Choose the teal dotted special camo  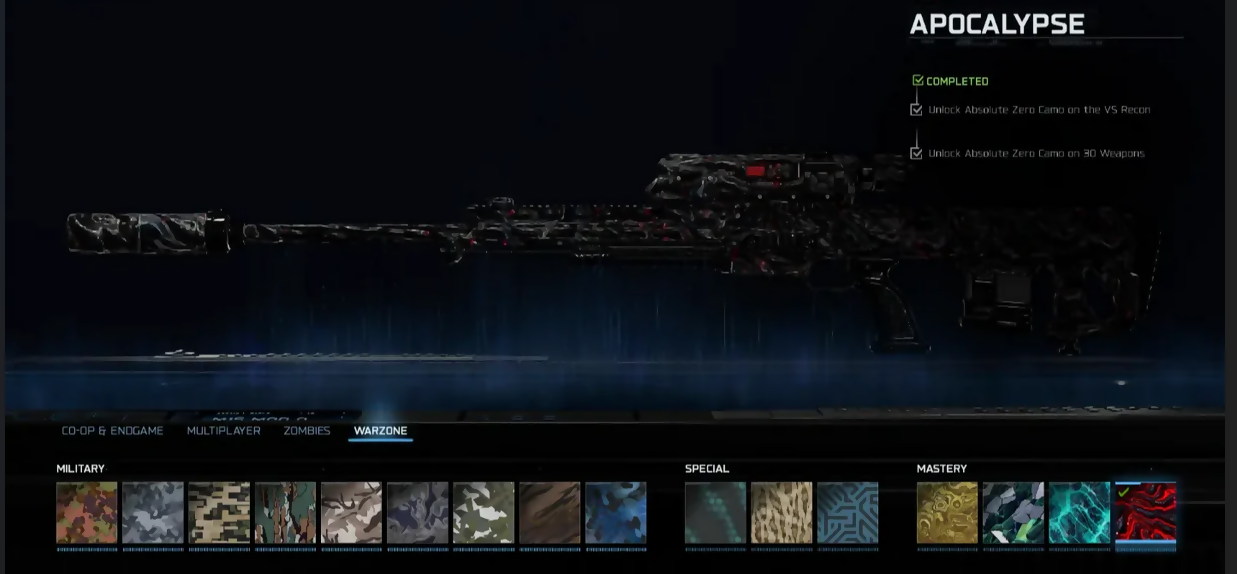point(715,513)
